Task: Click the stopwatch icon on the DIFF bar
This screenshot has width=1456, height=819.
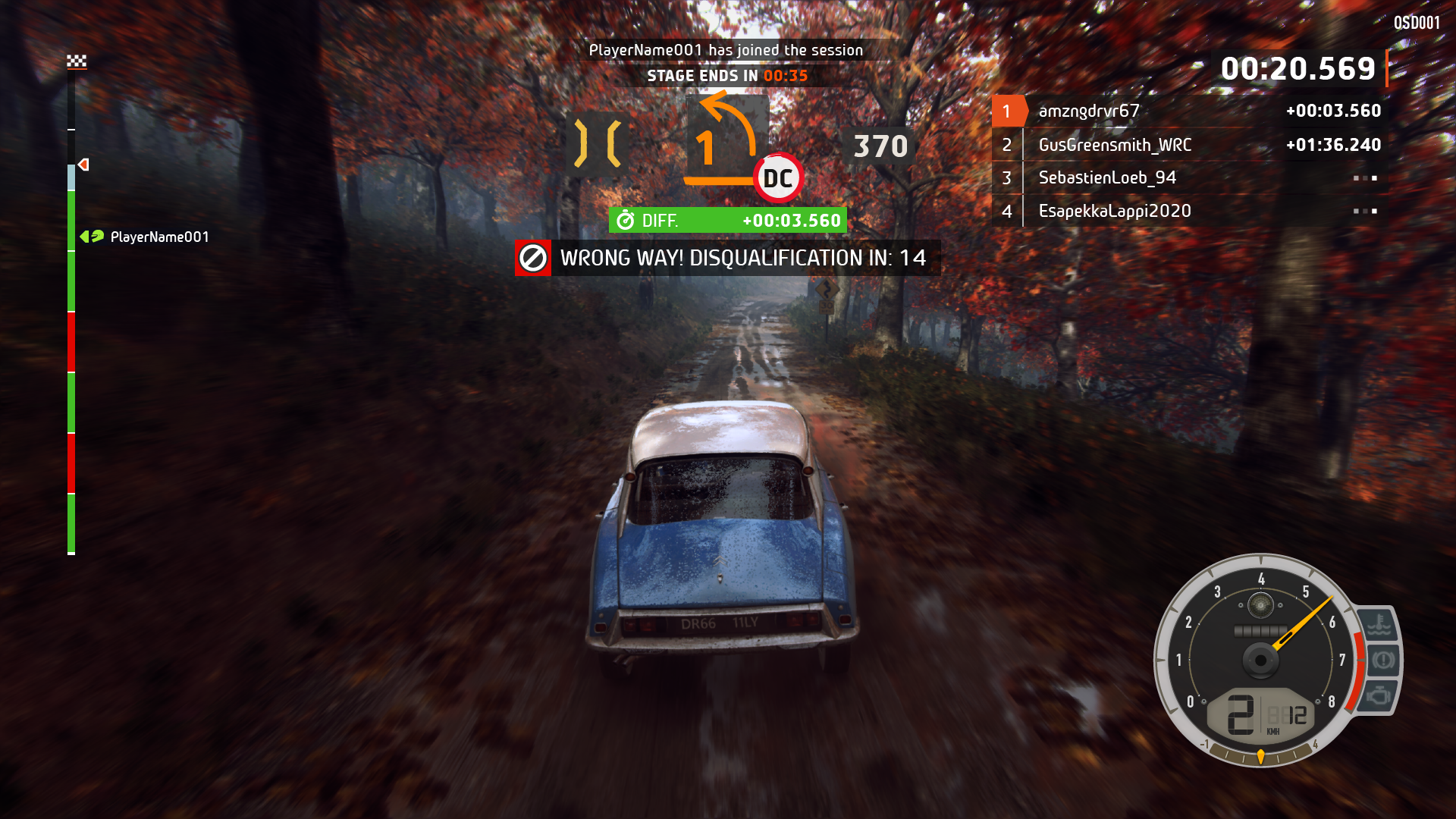Action: point(626,221)
